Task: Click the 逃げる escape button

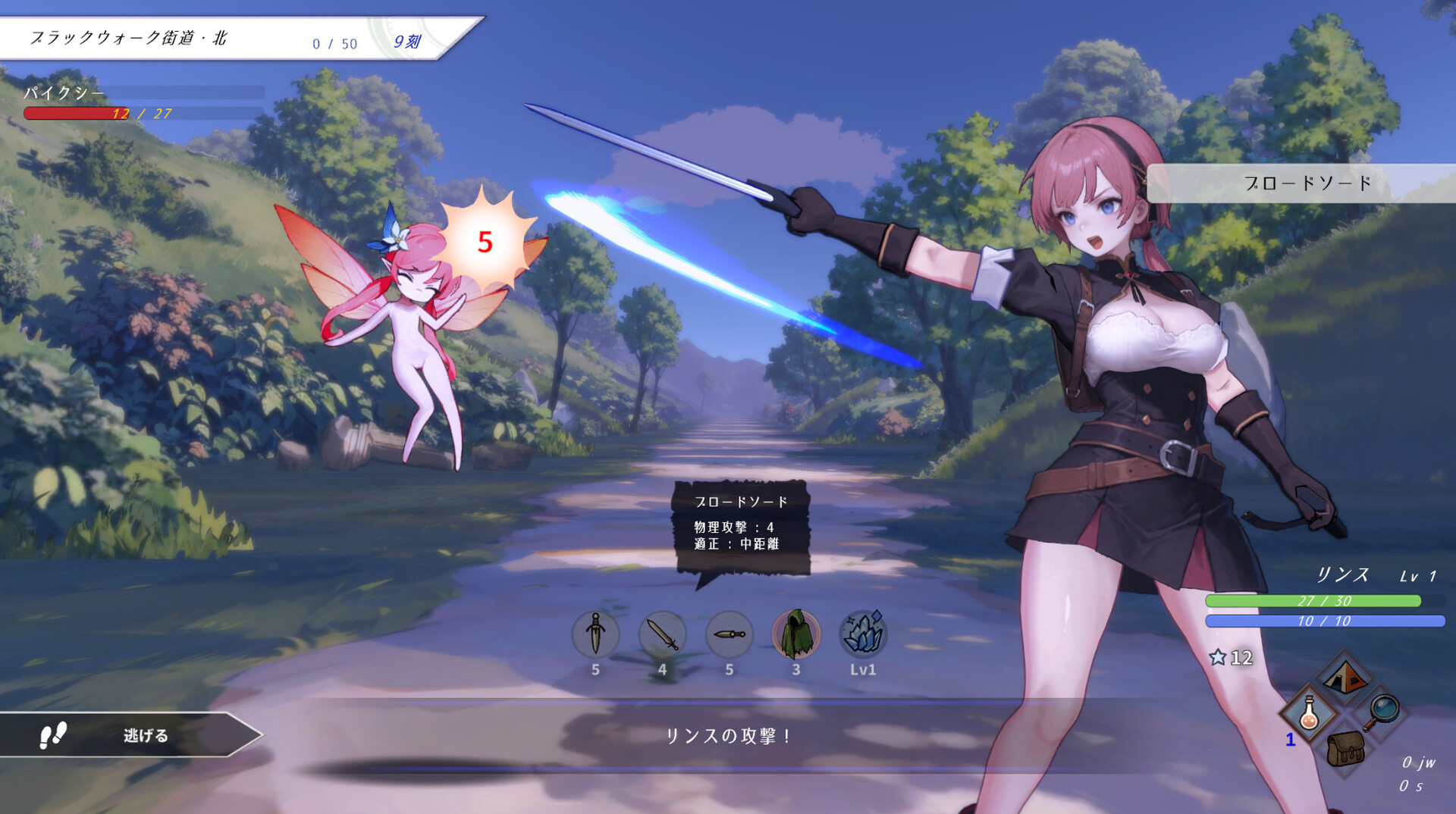Action: pos(129,735)
